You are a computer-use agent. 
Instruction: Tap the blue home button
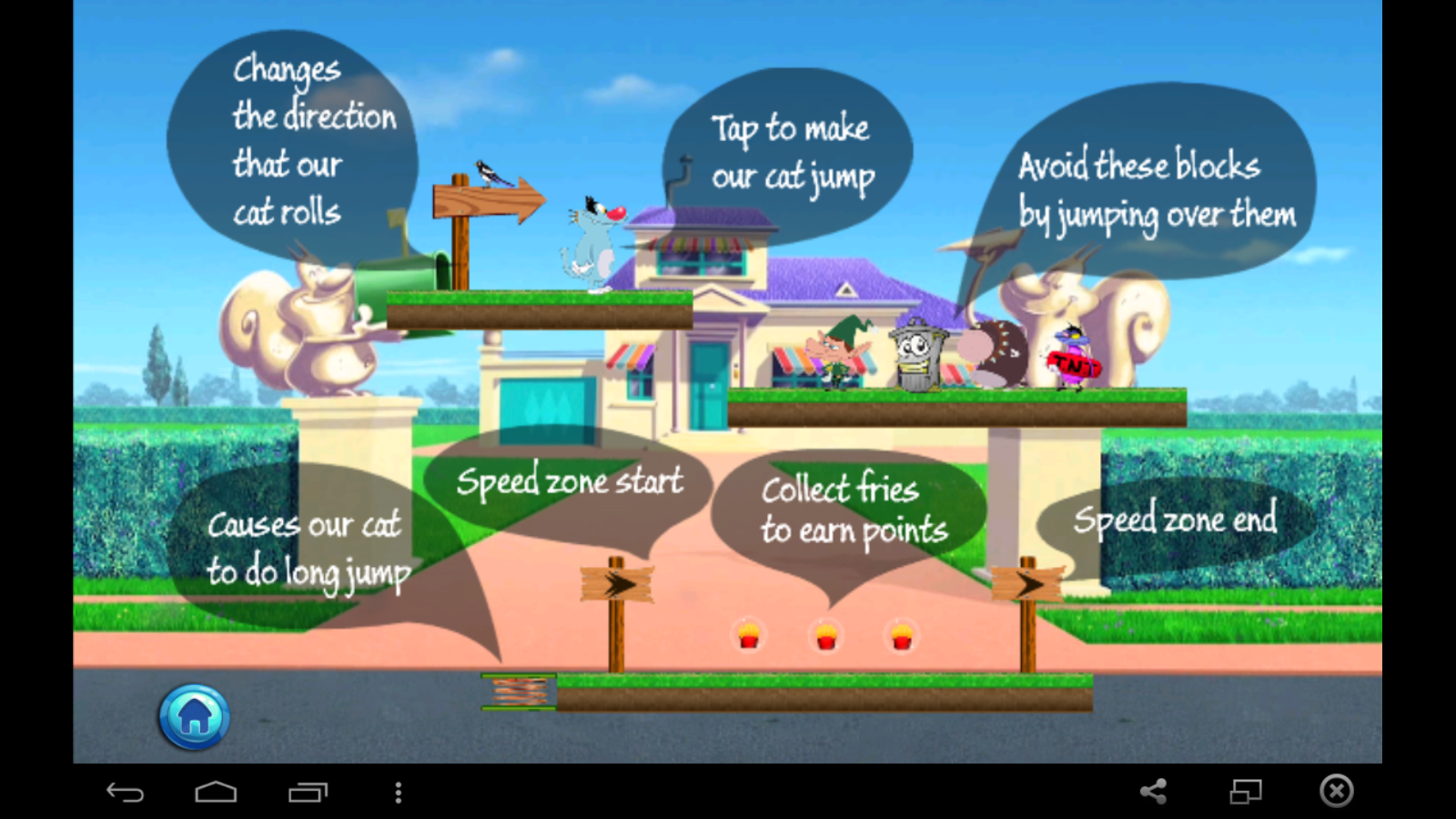[194, 717]
